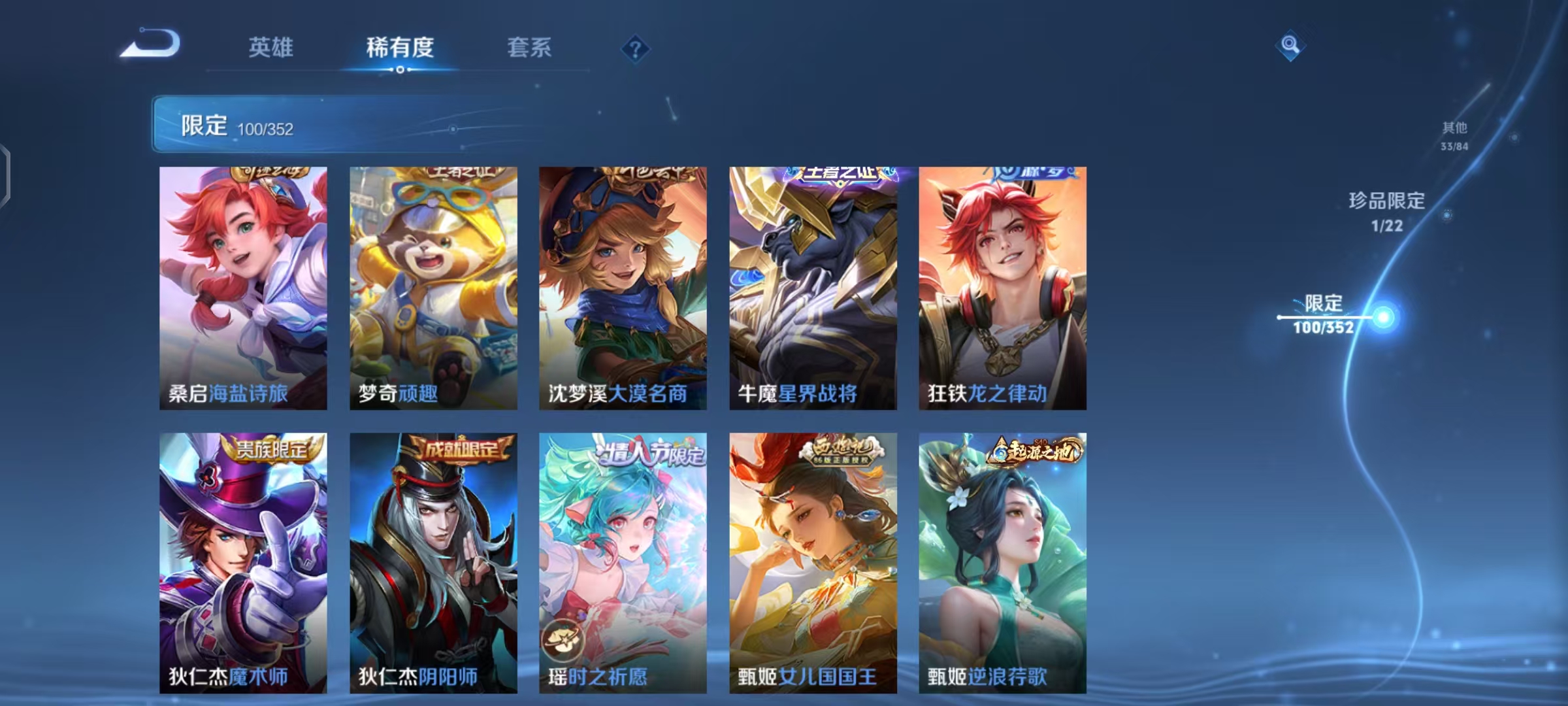
Task: Select the 稀有度 tab
Action: [x=400, y=47]
